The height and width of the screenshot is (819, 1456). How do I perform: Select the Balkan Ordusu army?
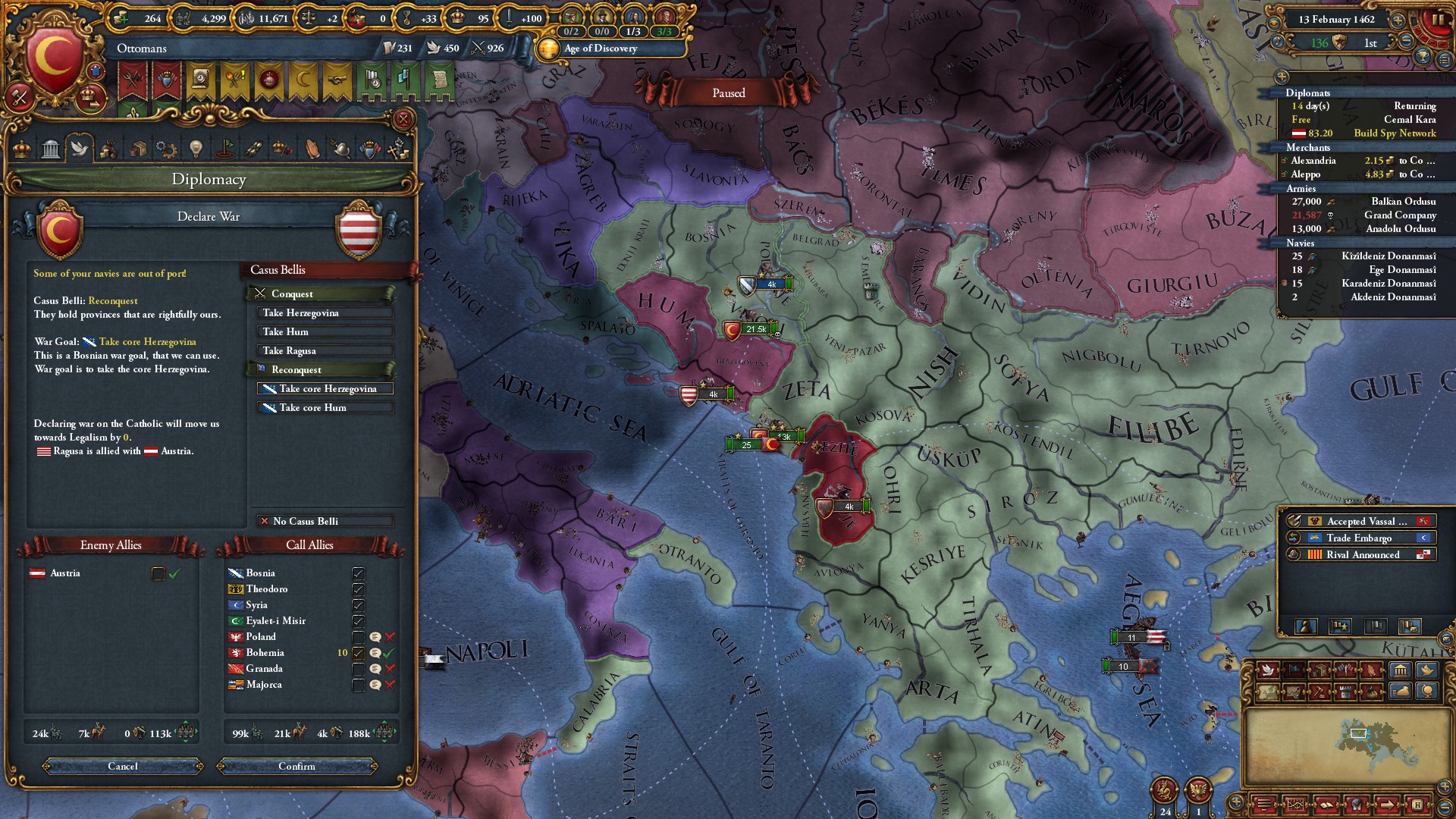click(1403, 202)
